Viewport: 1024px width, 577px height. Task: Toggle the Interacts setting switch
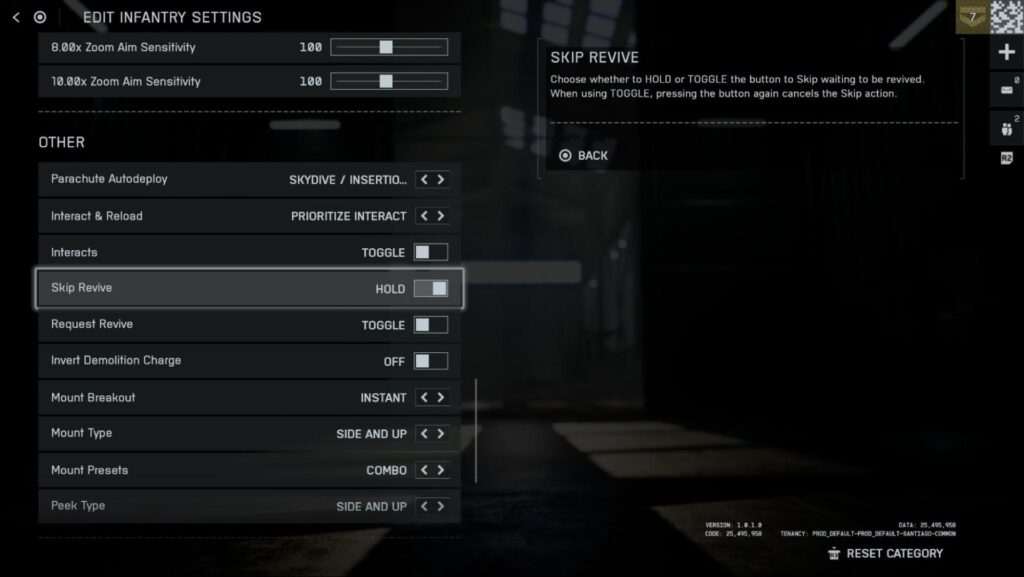tap(431, 253)
